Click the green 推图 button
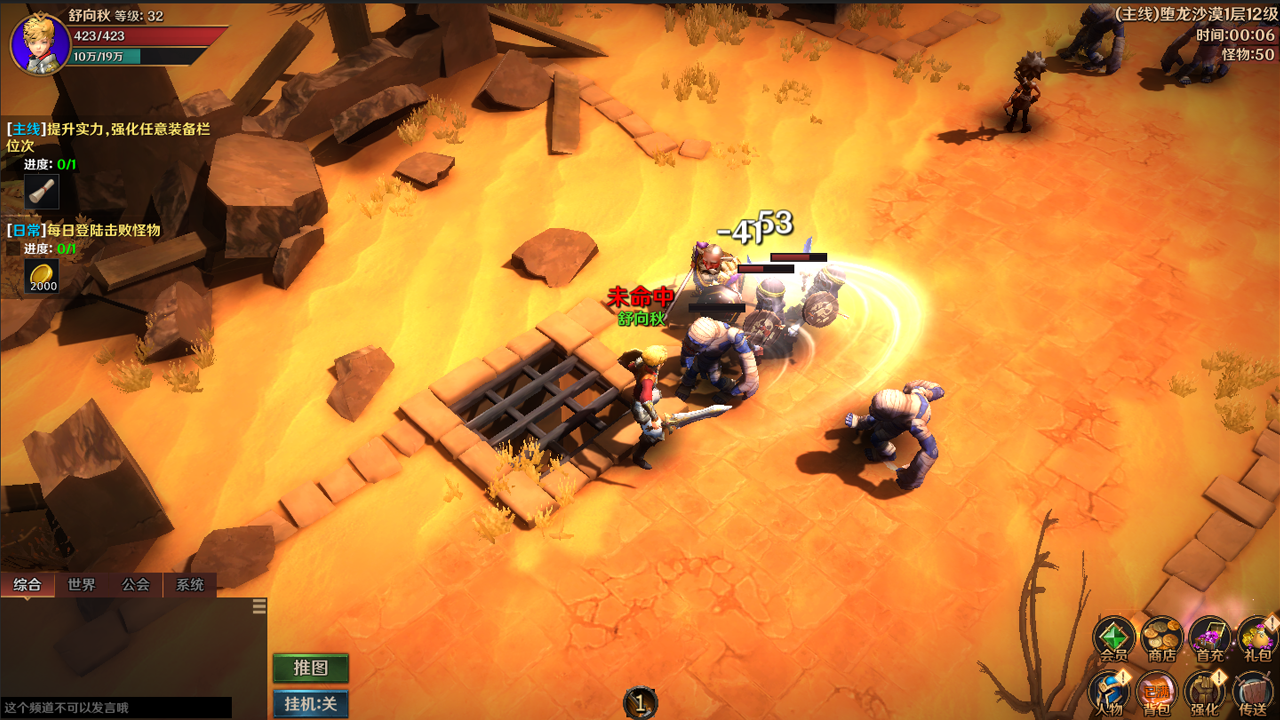Screen dimensions: 1280x720 coord(311,668)
